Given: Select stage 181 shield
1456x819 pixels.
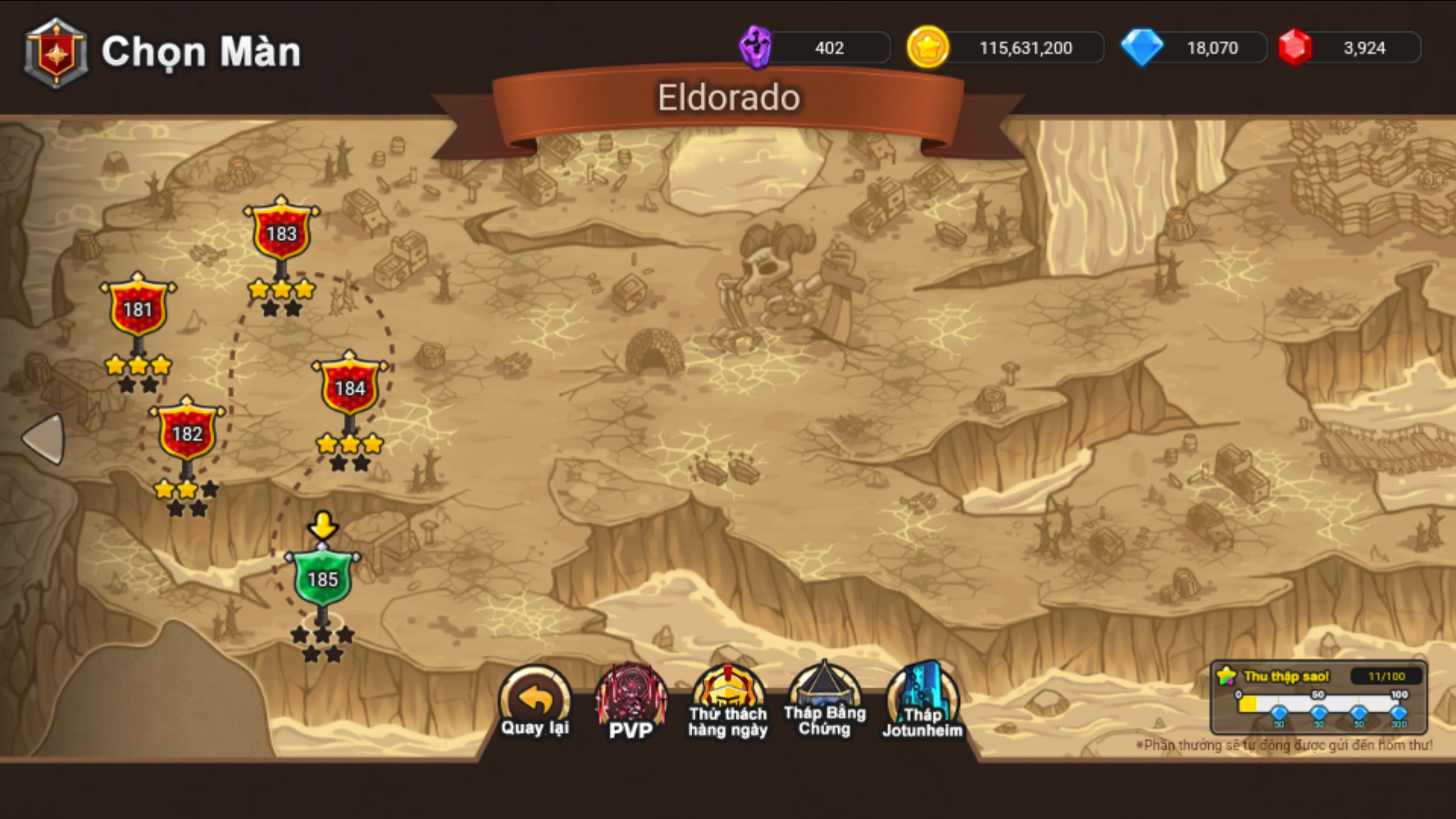Looking at the screenshot, I should 138,308.
